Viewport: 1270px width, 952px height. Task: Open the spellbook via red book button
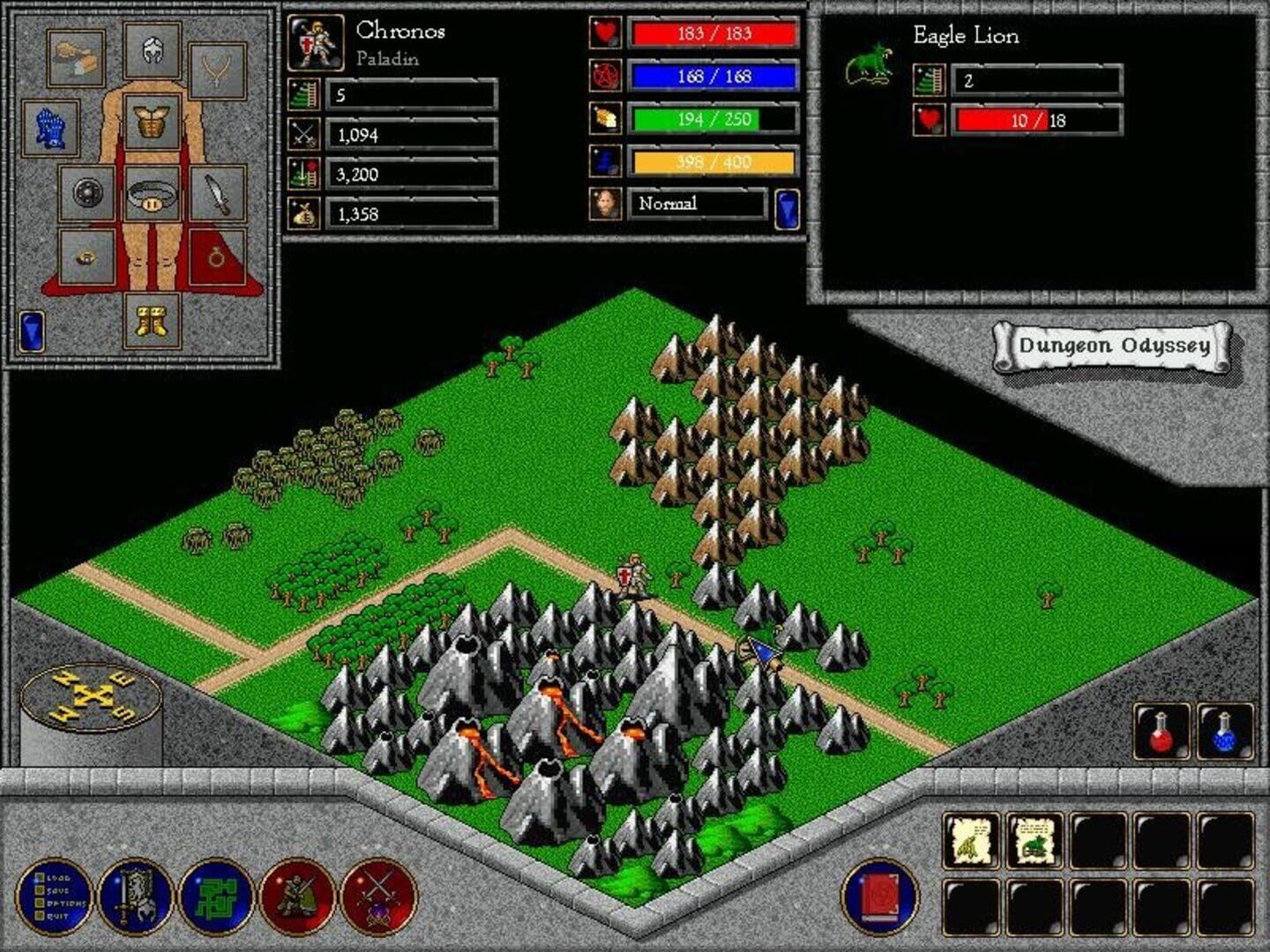point(878,897)
